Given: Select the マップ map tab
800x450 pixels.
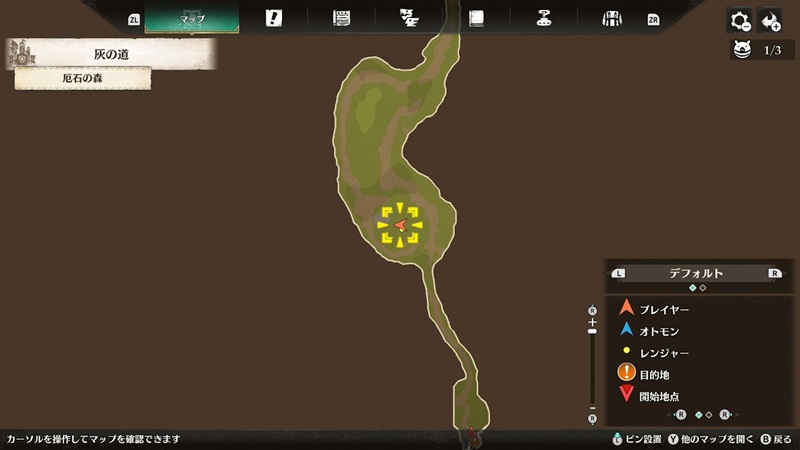Looking at the screenshot, I should 191,18.
